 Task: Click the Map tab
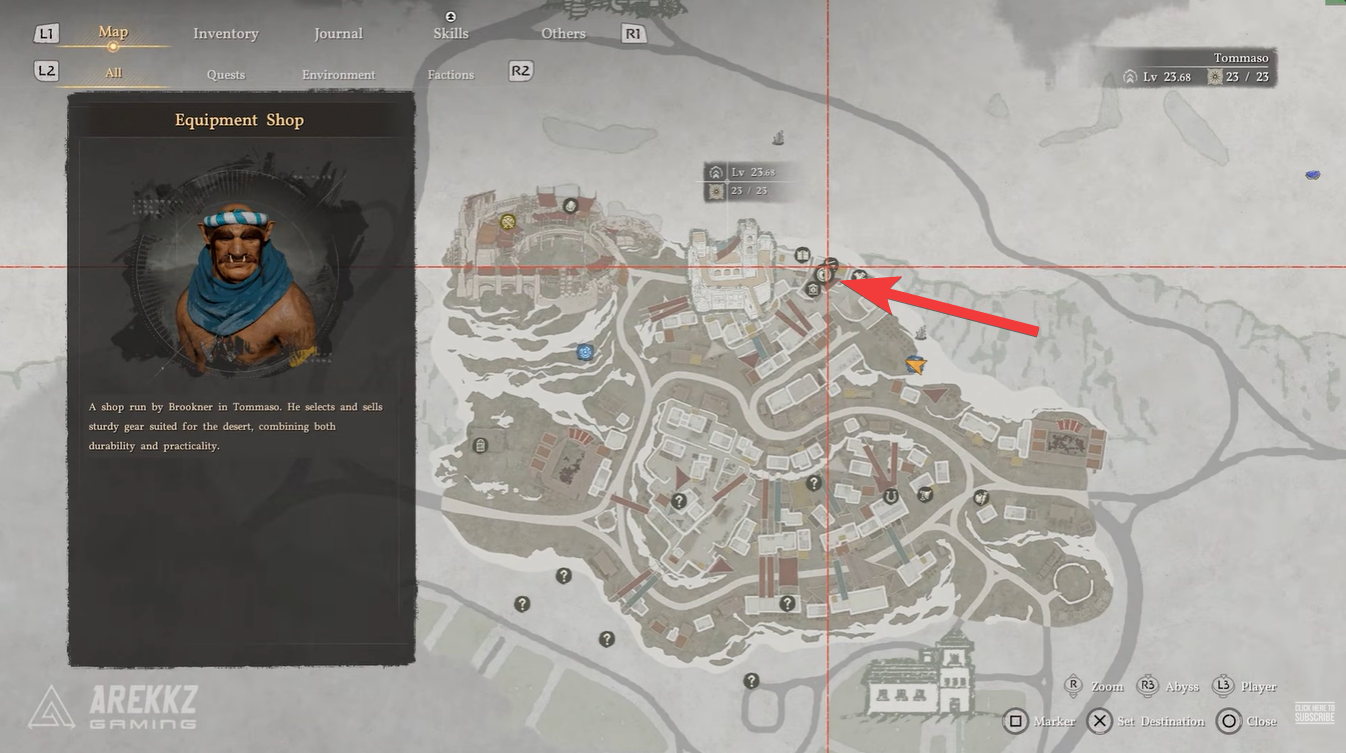point(113,33)
